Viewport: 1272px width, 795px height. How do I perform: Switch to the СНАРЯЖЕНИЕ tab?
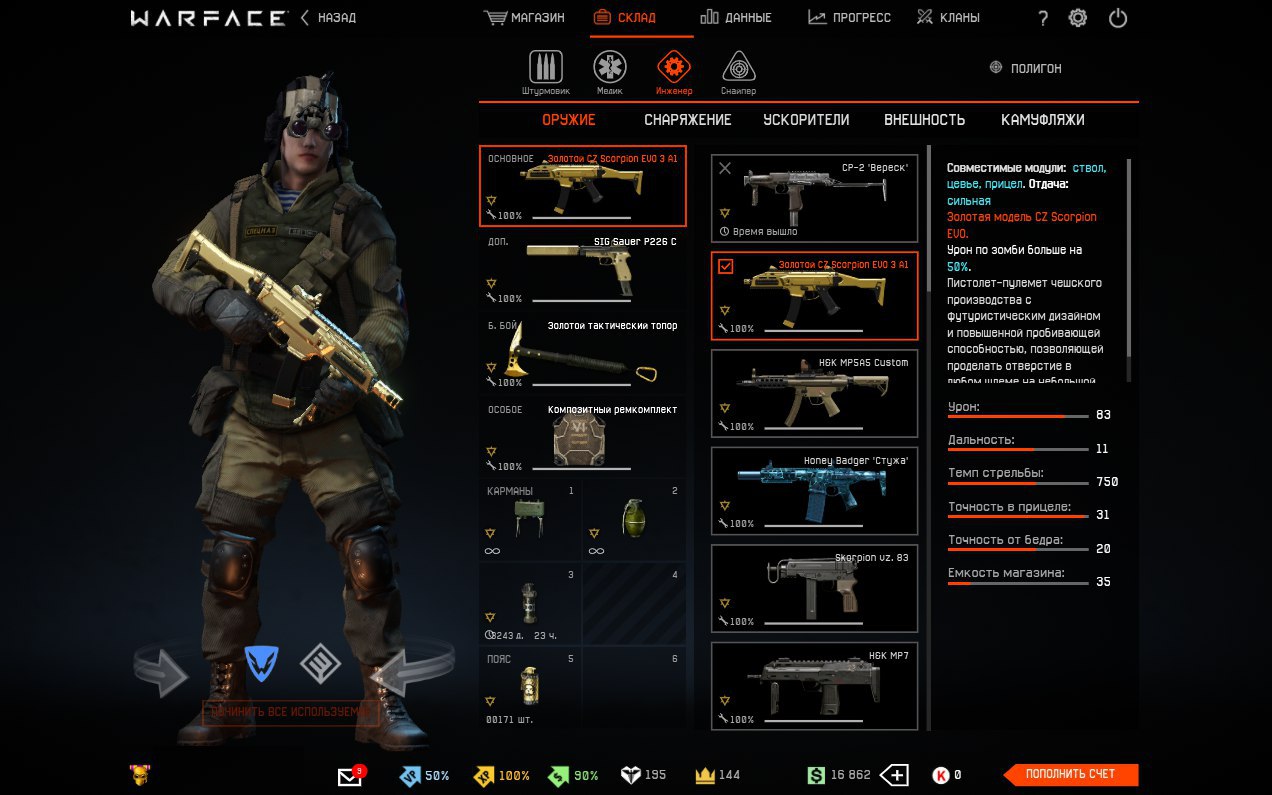(687, 120)
